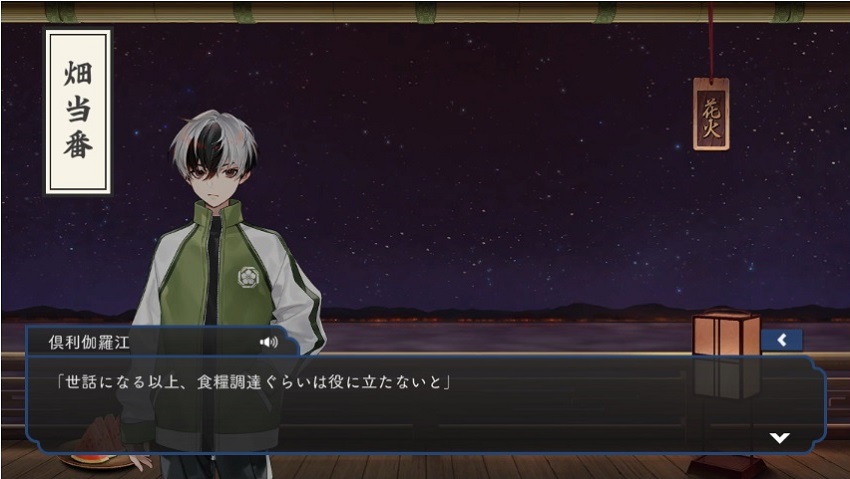Click the blue left-arrow tab button
Viewport: 850px width, 479px height.
(x=781, y=340)
